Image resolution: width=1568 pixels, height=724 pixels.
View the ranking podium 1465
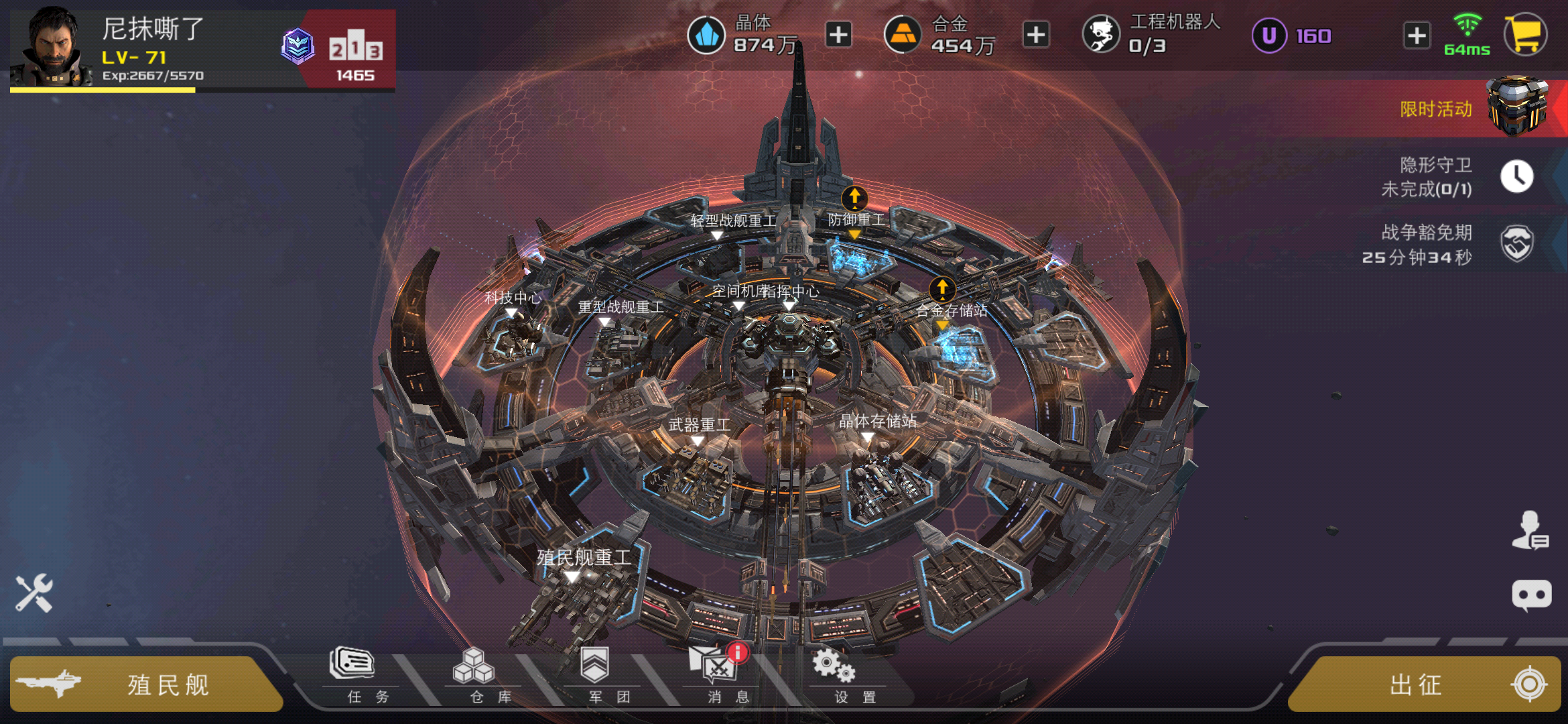tap(355, 55)
